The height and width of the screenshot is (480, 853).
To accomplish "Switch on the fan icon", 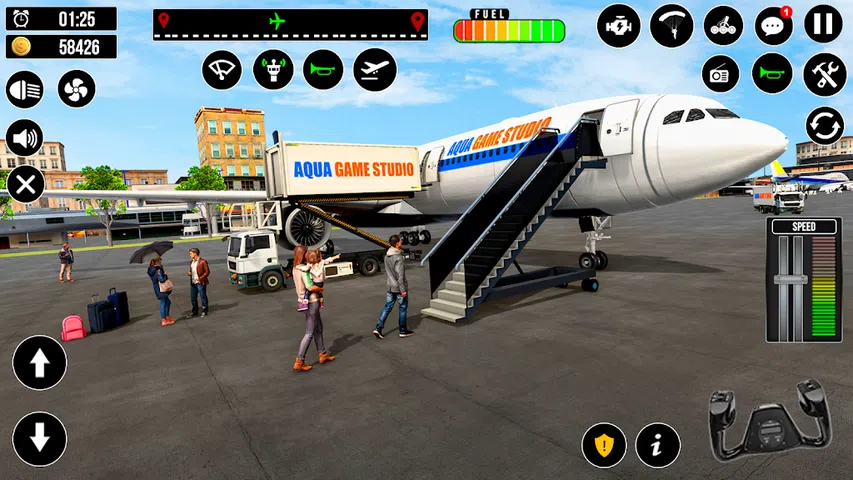I will 76,89.
